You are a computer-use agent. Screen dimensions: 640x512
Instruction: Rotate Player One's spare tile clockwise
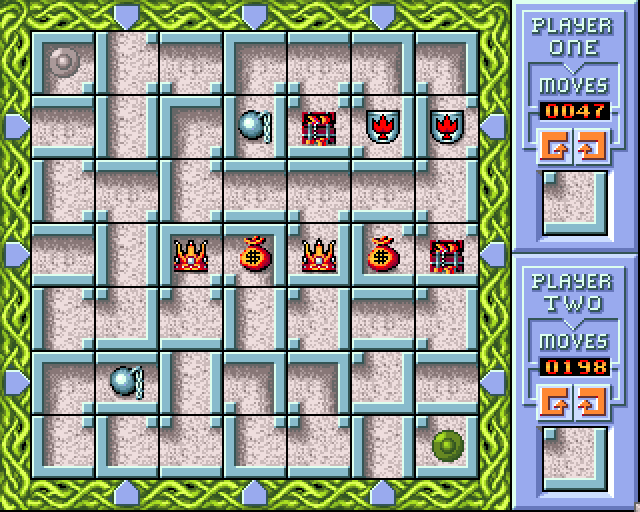click(590, 146)
